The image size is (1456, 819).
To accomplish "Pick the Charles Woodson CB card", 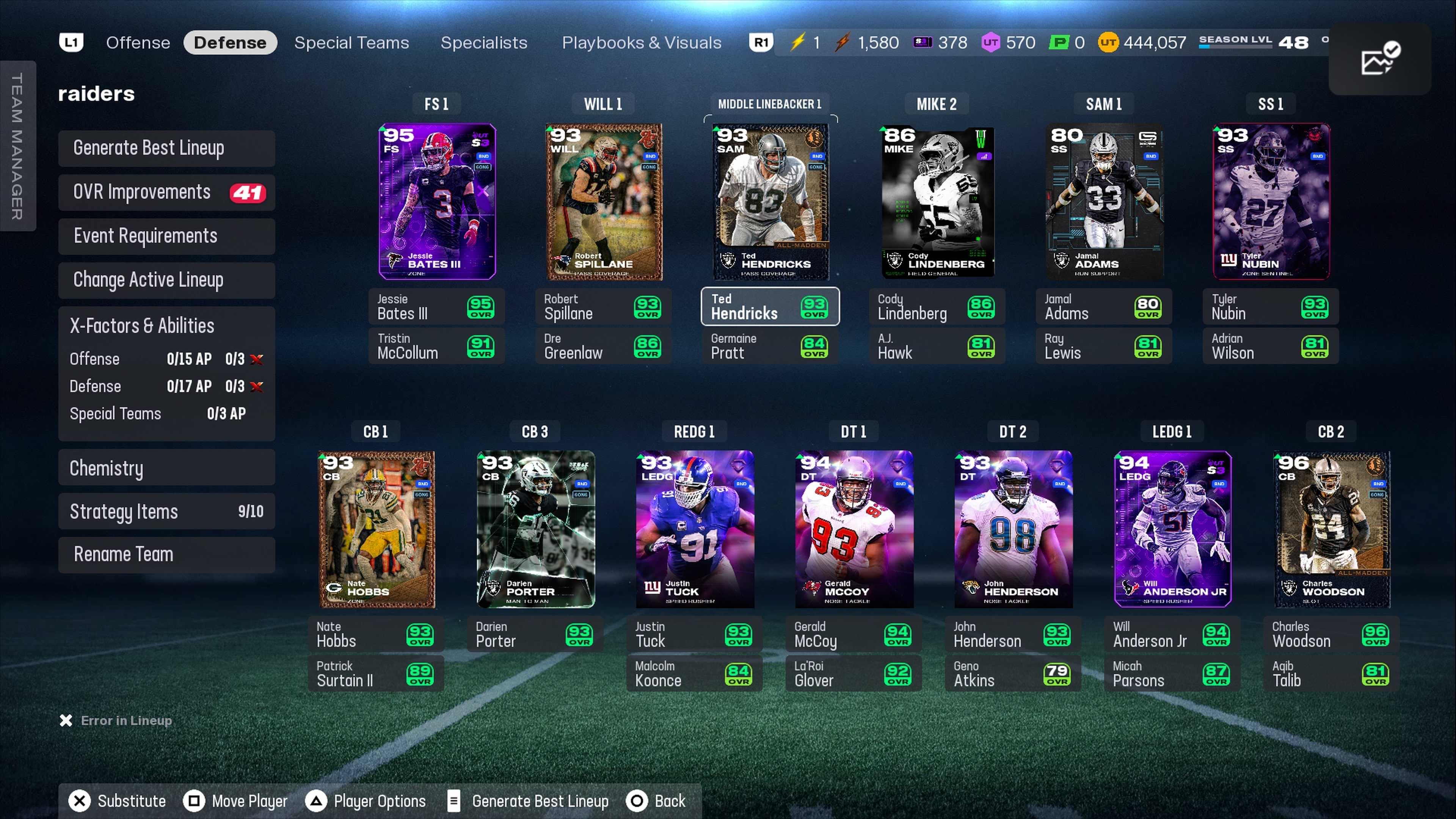I will (1331, 529).
